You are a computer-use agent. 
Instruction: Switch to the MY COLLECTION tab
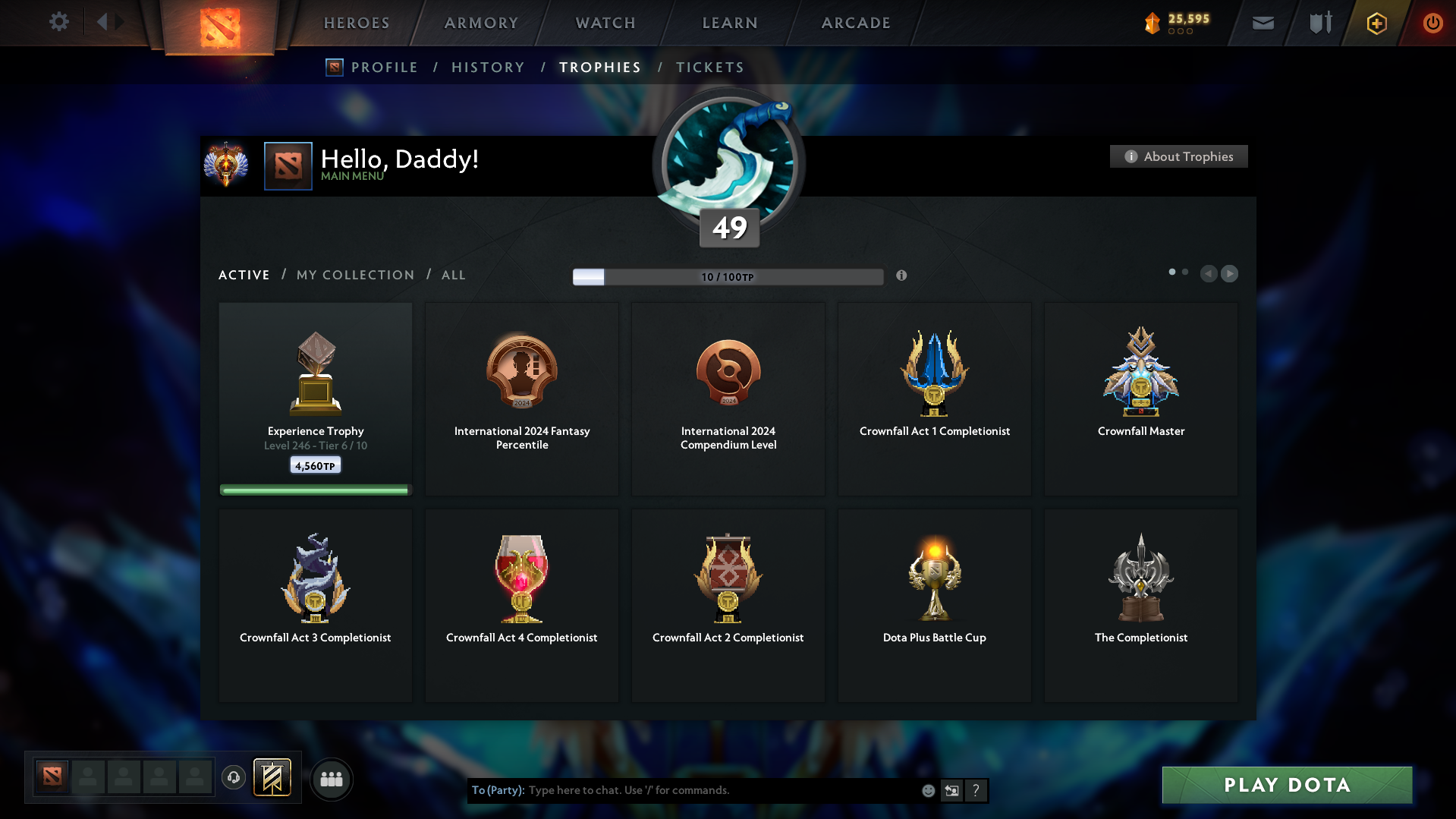click(354, 275)
